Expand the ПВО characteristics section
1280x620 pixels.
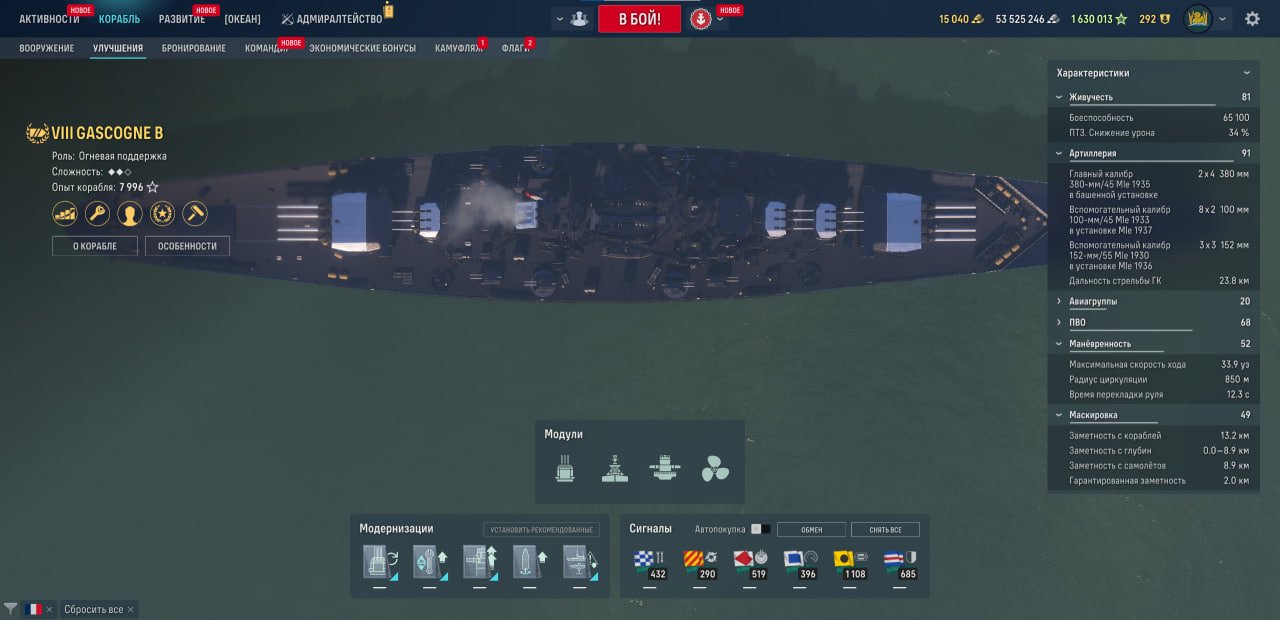[x=1077, y=322]
